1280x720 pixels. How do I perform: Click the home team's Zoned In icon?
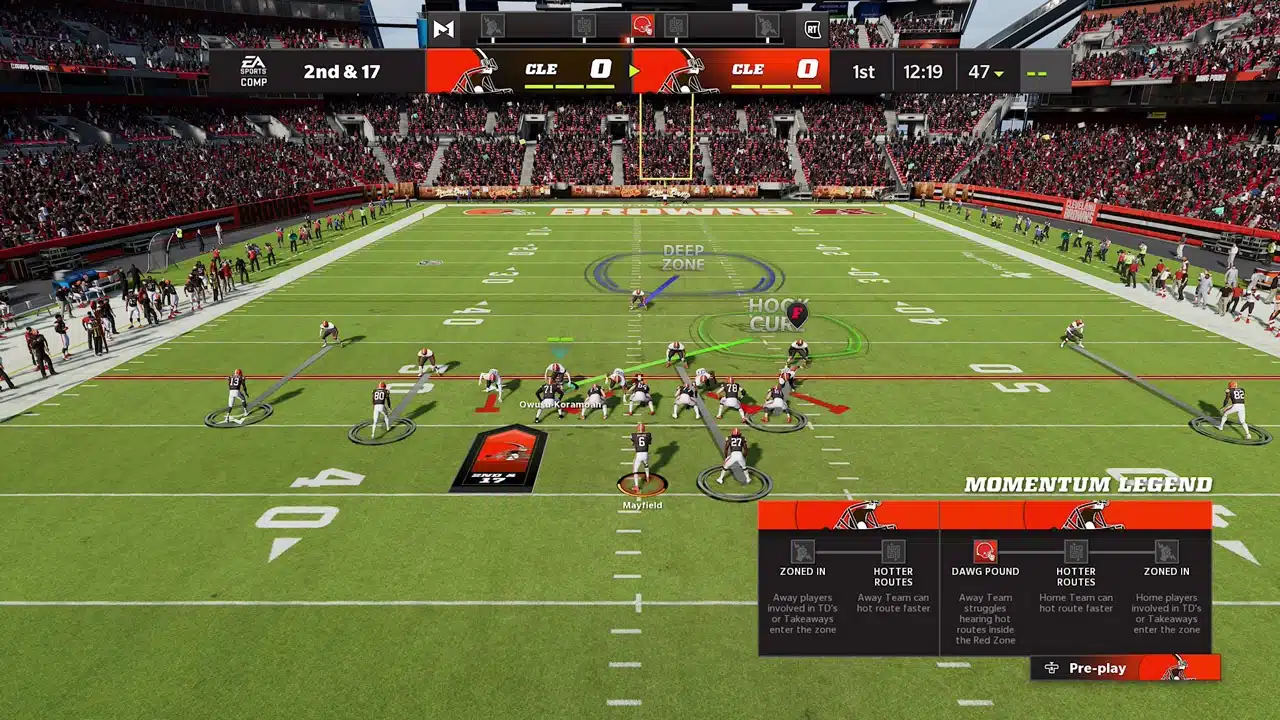tap(1166, 552)
